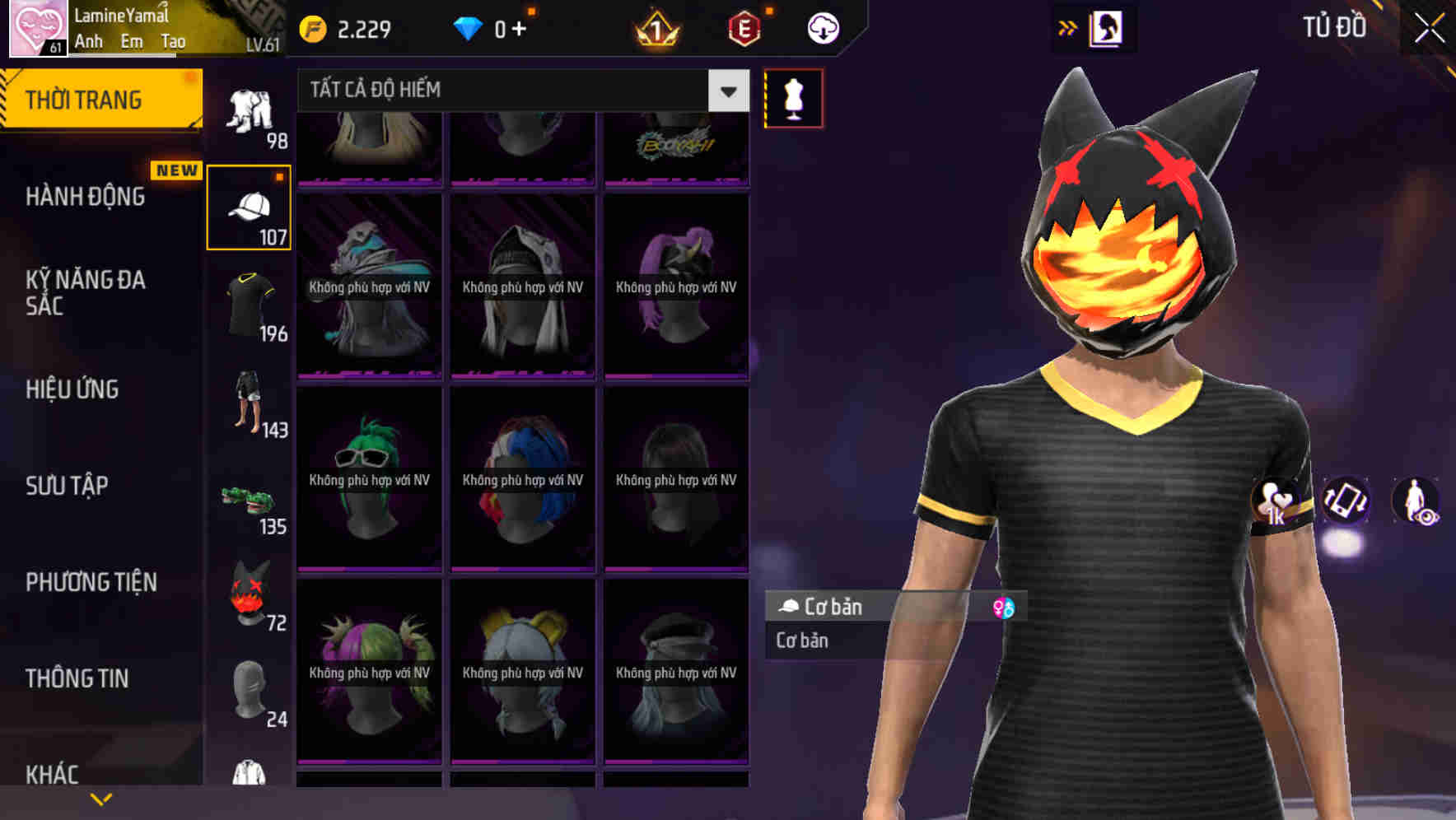Open the shorts category icon
This screenshot has height=820, width=1456.
click(x=250, y=403)
